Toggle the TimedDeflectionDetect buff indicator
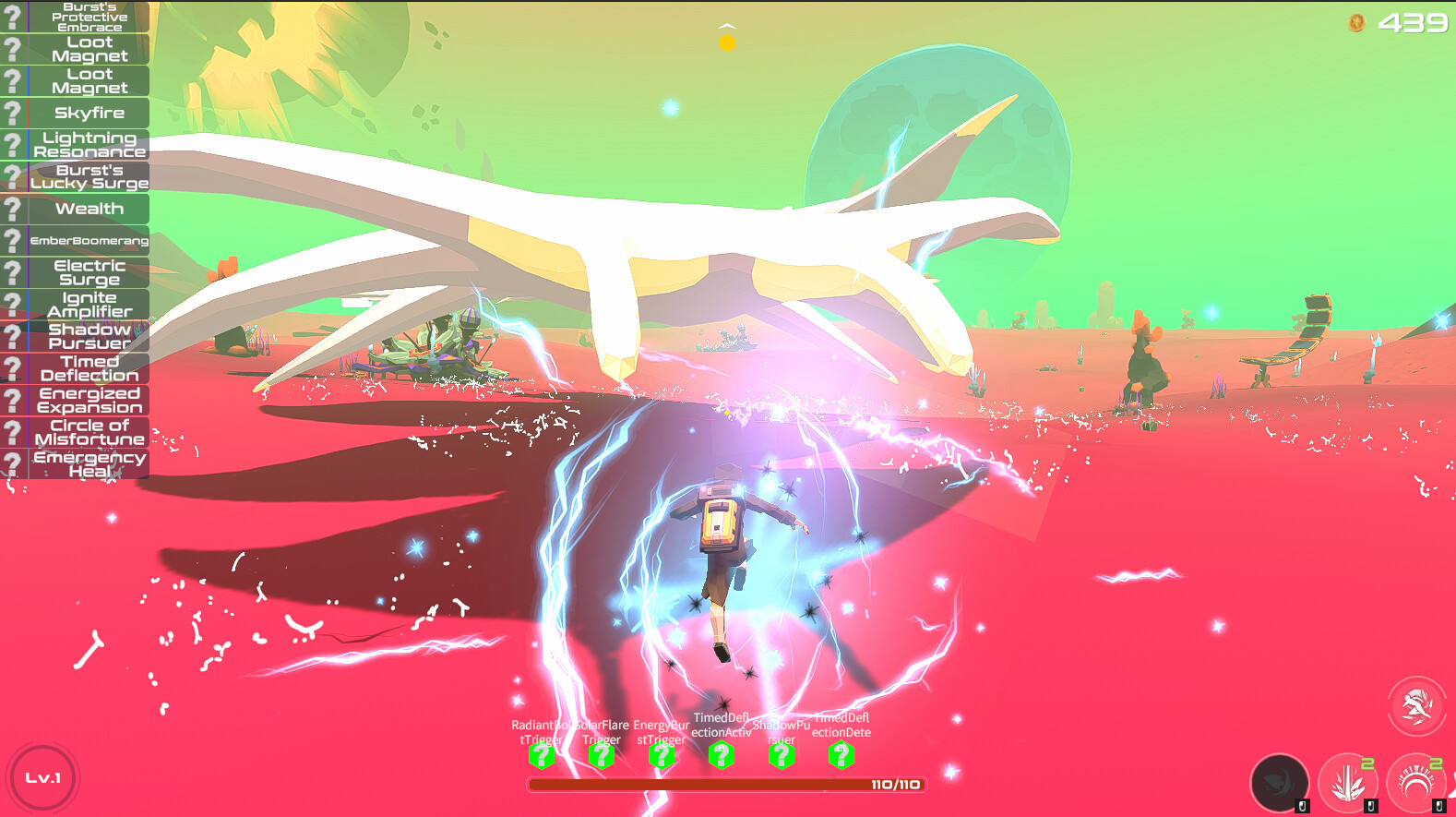 tap(842, 755)
